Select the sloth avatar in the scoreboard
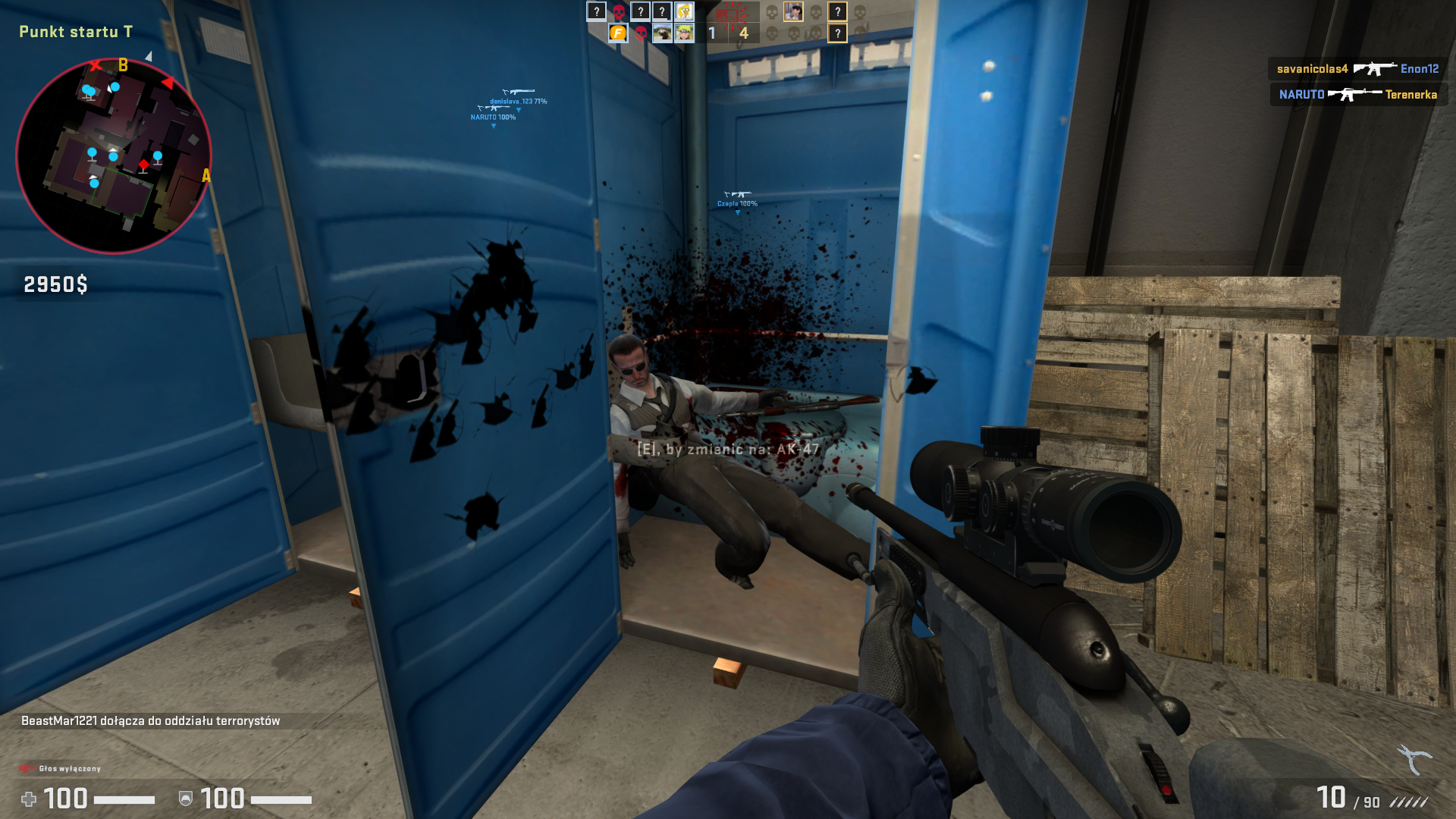Screen dimensions: 1456x819 662,33
